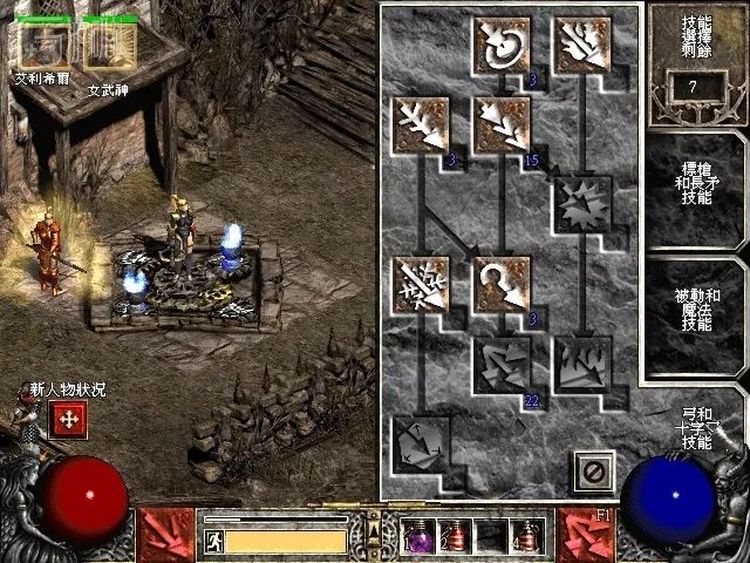Open the new character stats button
Screen dimensions: 750x563
(69, 422)
